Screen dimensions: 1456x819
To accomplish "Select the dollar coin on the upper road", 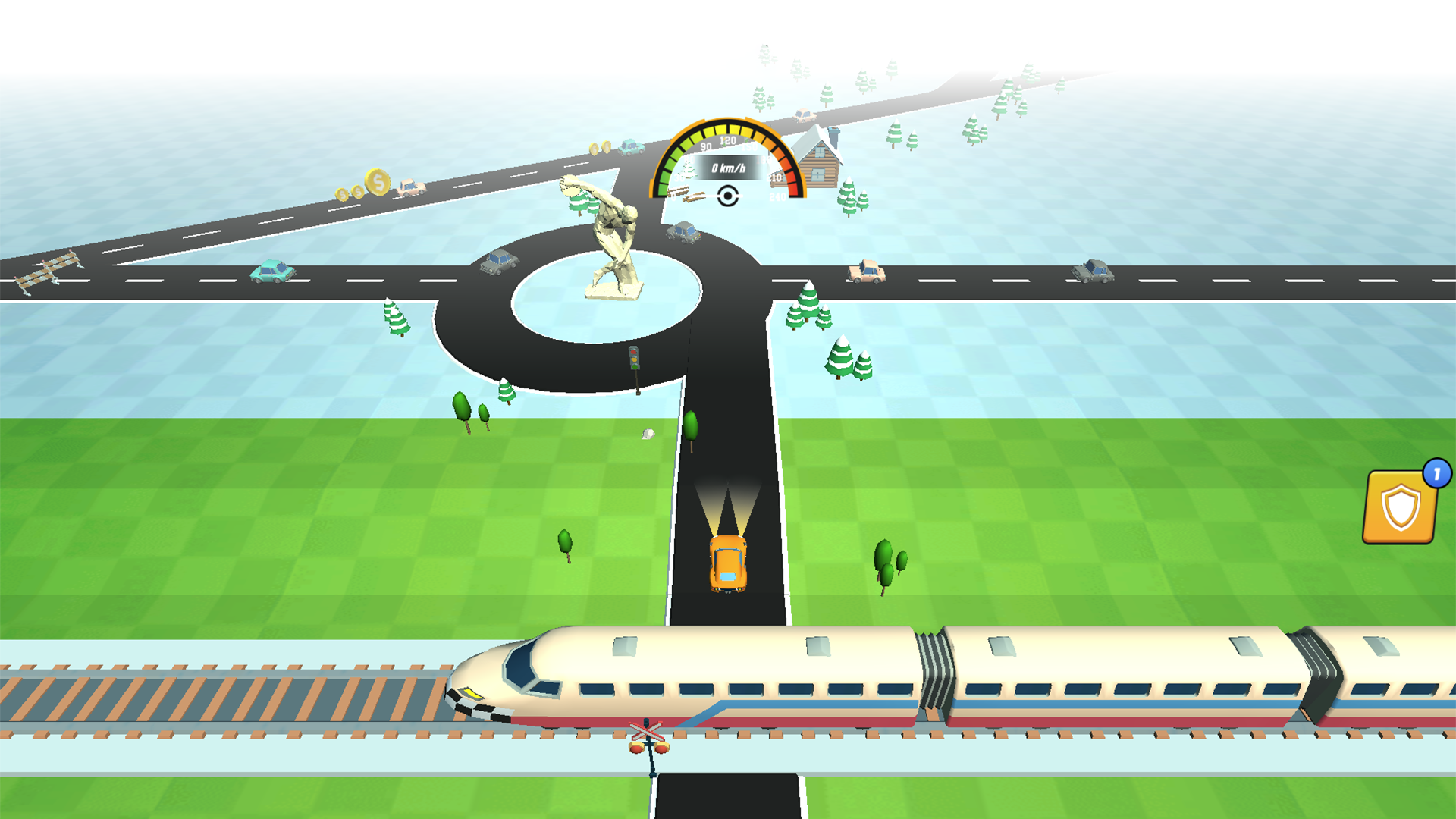I will (377, 182).
